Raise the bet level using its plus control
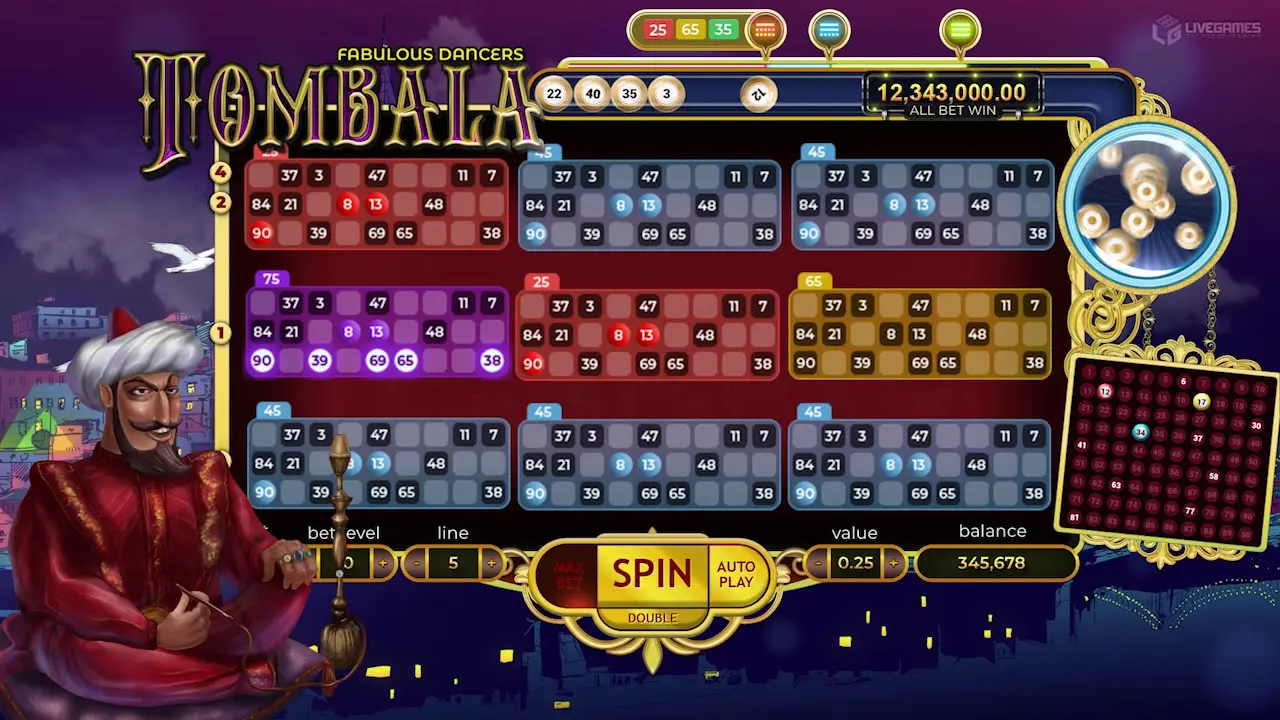Screen dimensions: 1280x720 click(x=384, y=563)
